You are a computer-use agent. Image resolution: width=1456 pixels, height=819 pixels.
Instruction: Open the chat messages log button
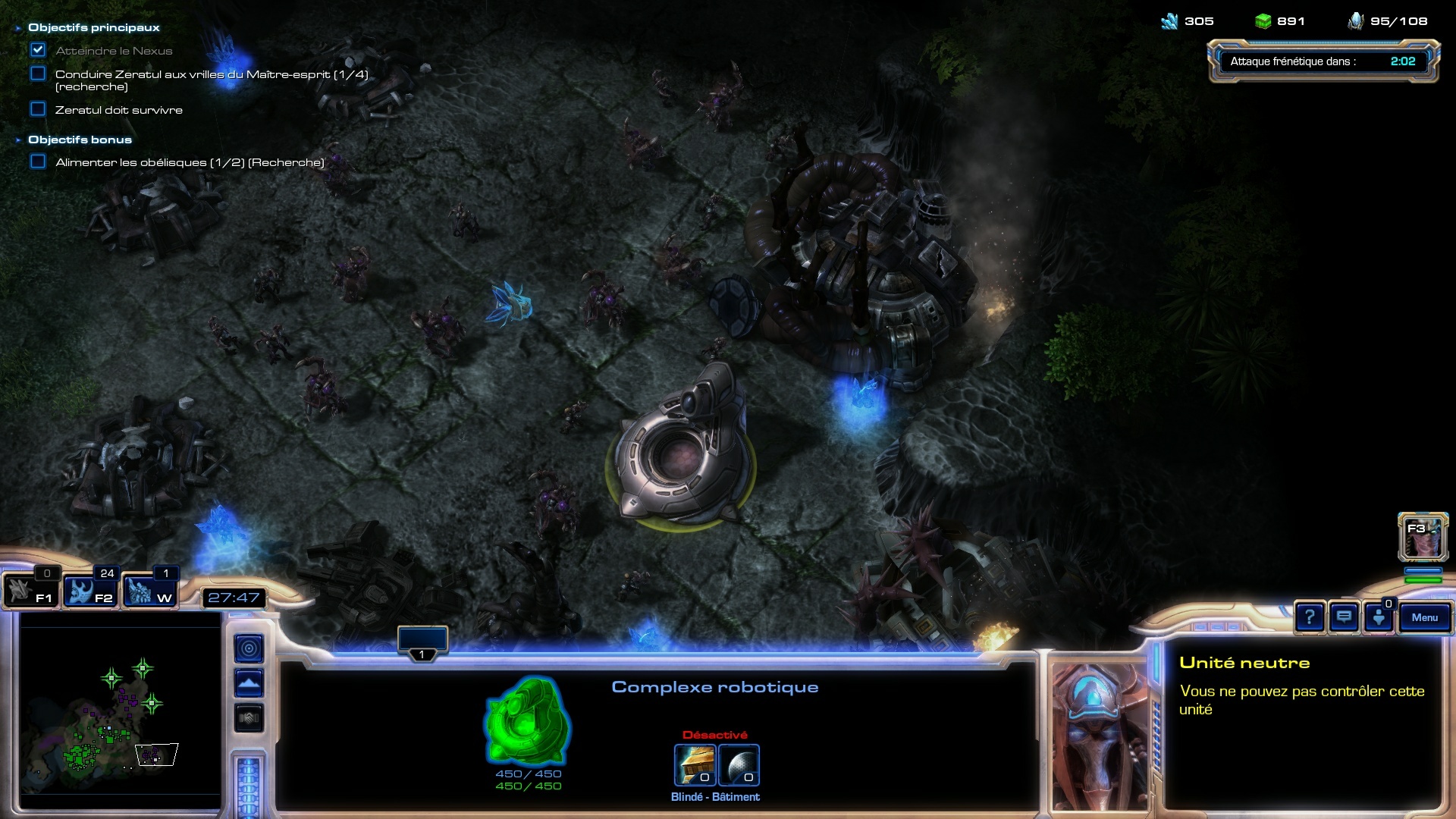pos(1344,617)
